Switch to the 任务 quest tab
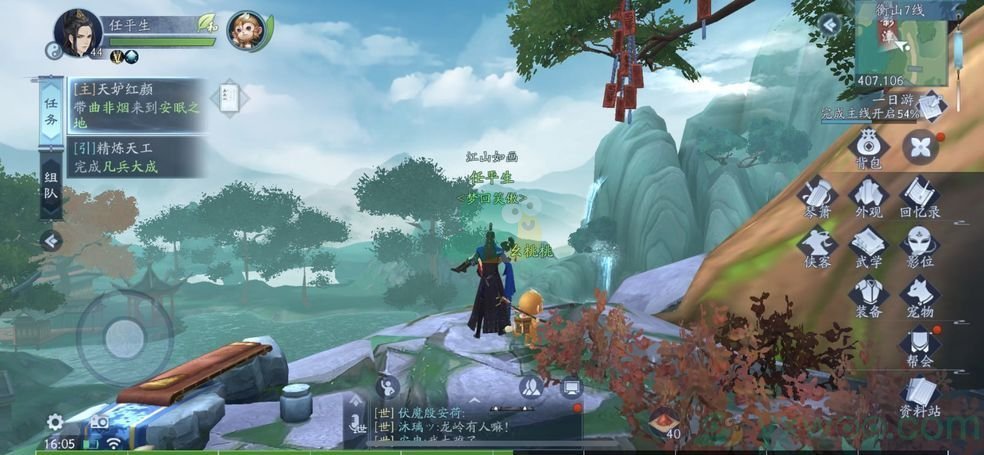Viewport: 984px width, 455px height. [x=50, y=112]
